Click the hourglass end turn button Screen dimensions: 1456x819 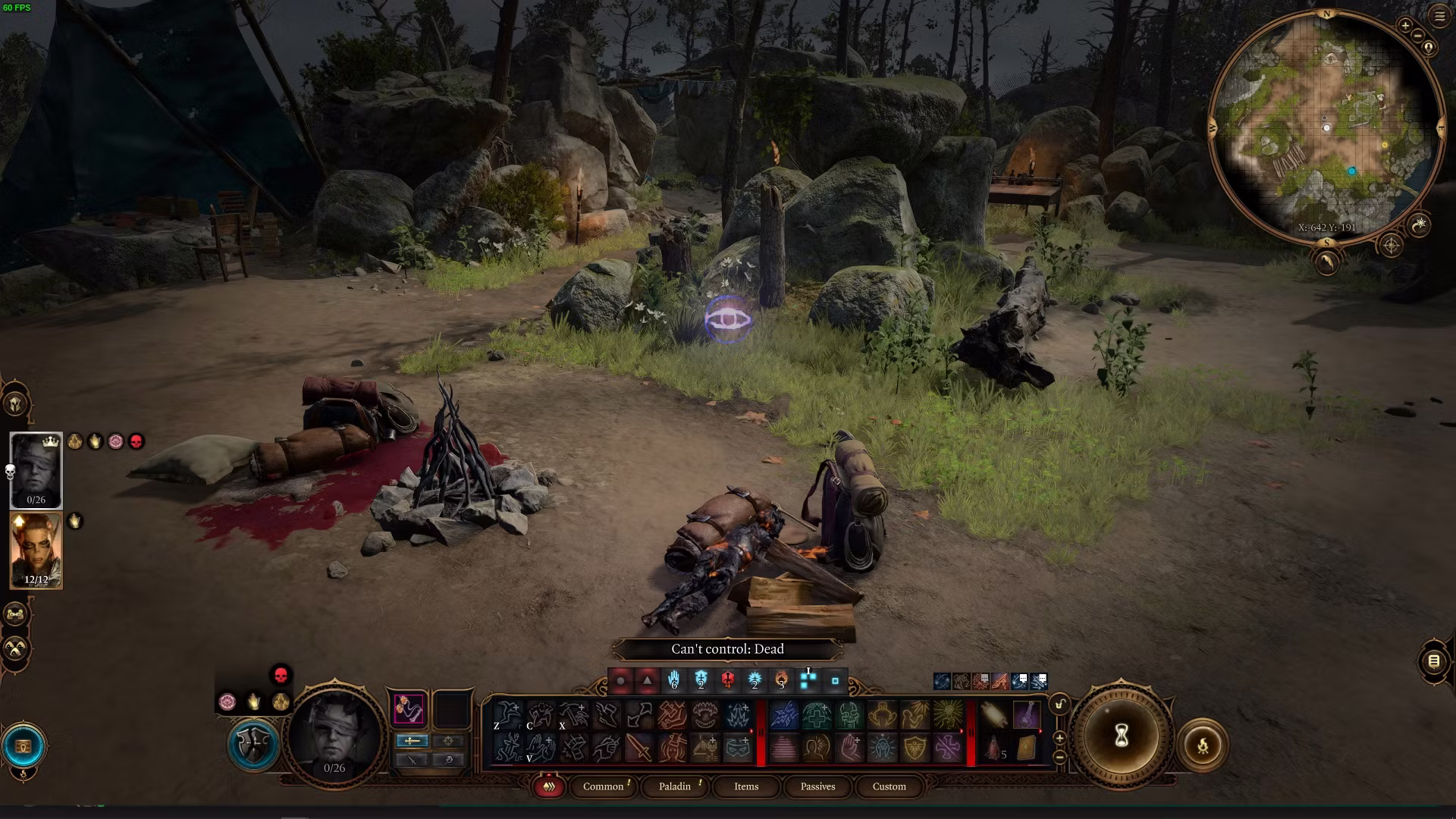(x=1122, y=735)
